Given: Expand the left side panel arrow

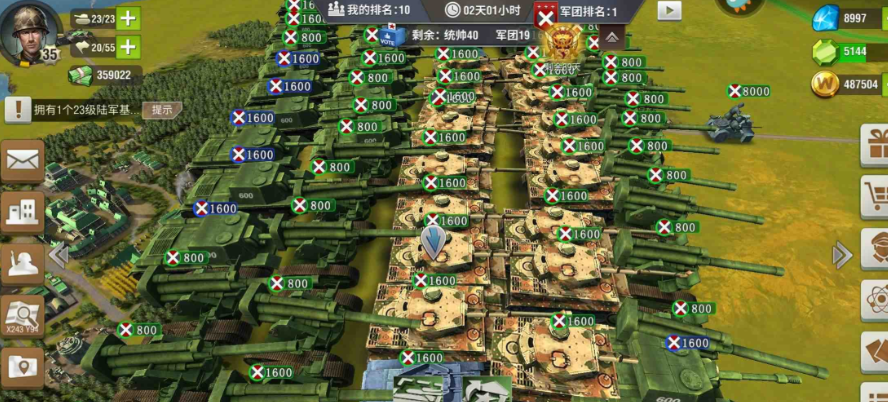Looking at the screenshot, I should click(x=59, y=255).
